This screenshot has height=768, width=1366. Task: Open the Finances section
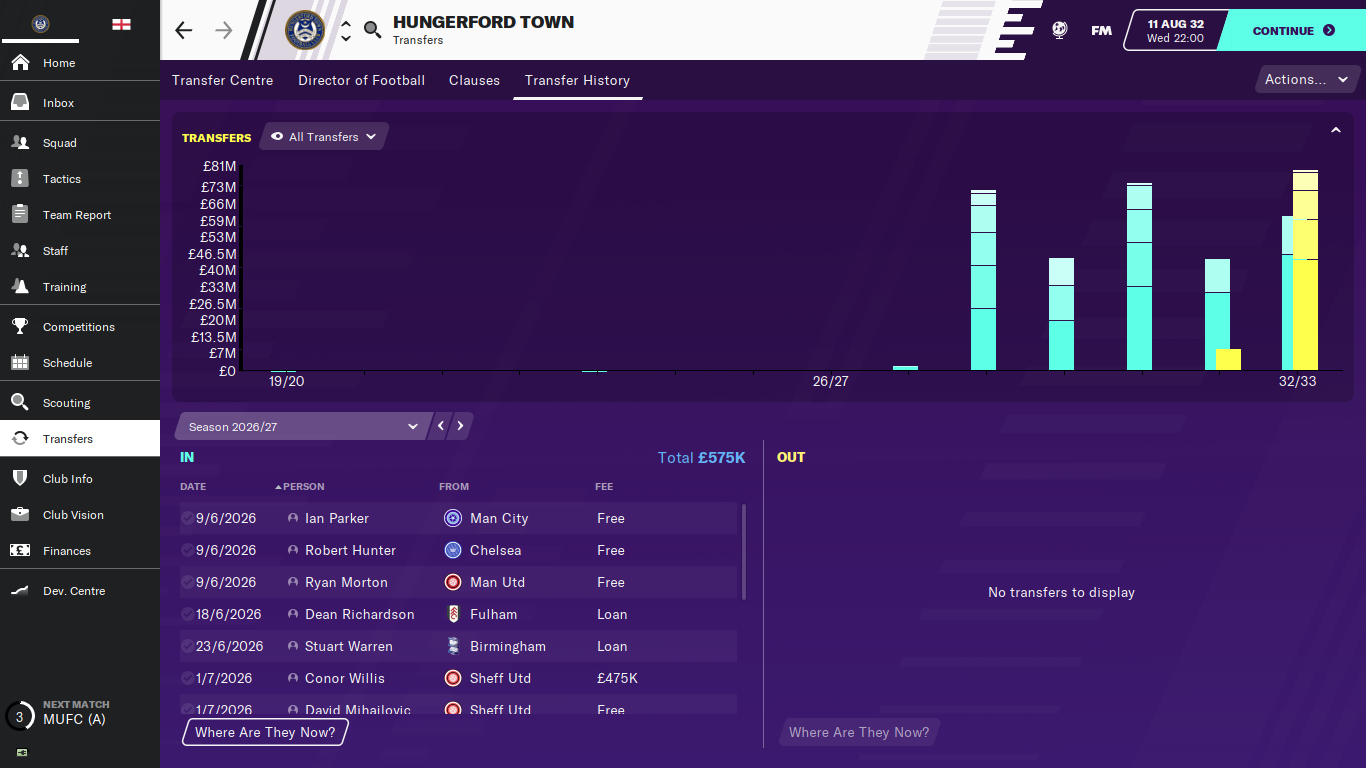click(66, 551)
